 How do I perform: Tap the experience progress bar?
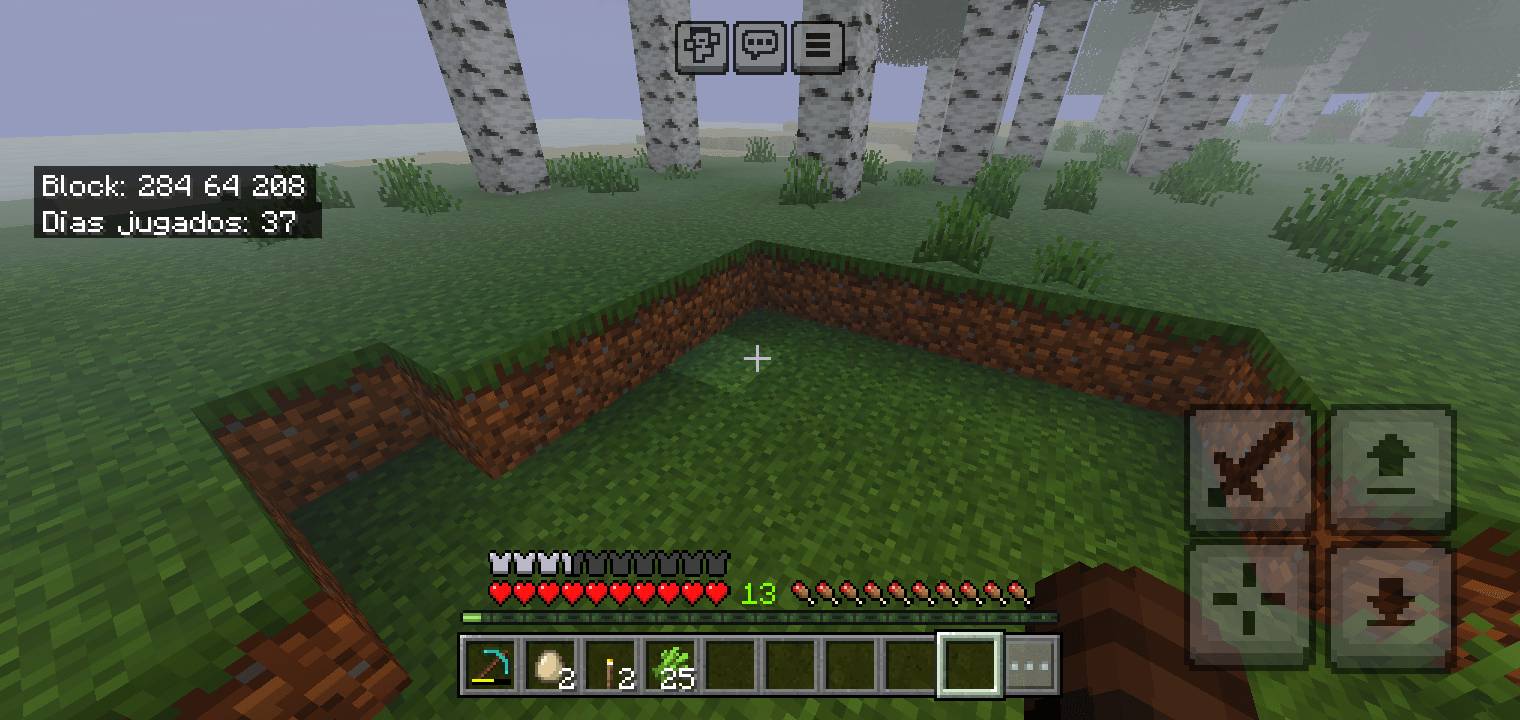tap(760, 617)
